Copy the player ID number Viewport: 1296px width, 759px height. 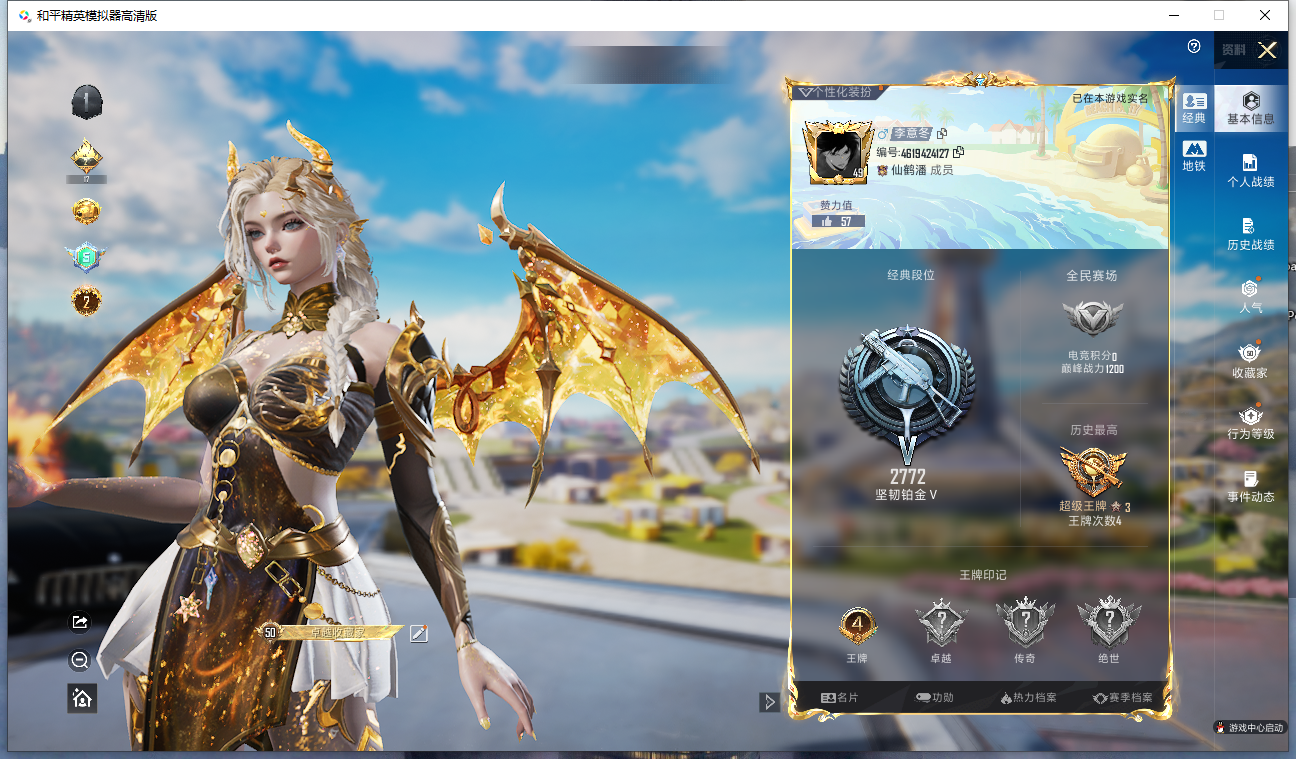(x=959, y=152)
